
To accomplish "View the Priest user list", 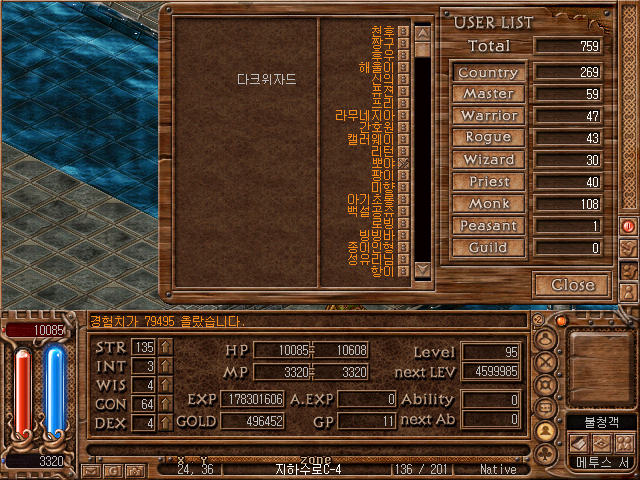I will click(488, 182).
